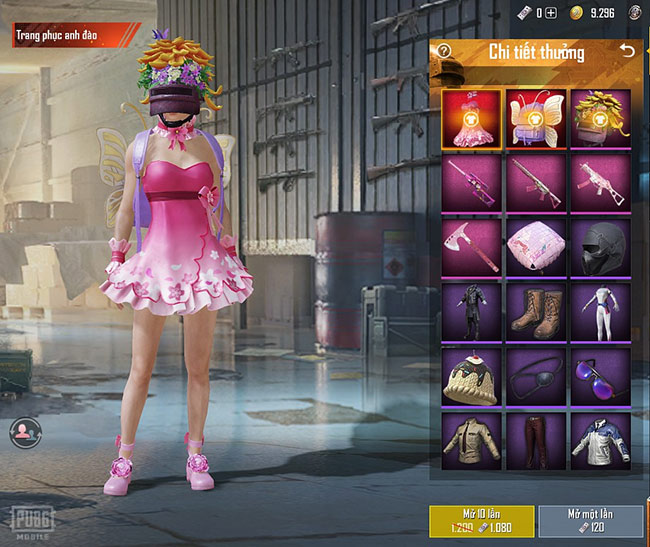Screen dimensions: 650x547
Task: Select the butterfly backpack reward
Action: tap(535, 118)
